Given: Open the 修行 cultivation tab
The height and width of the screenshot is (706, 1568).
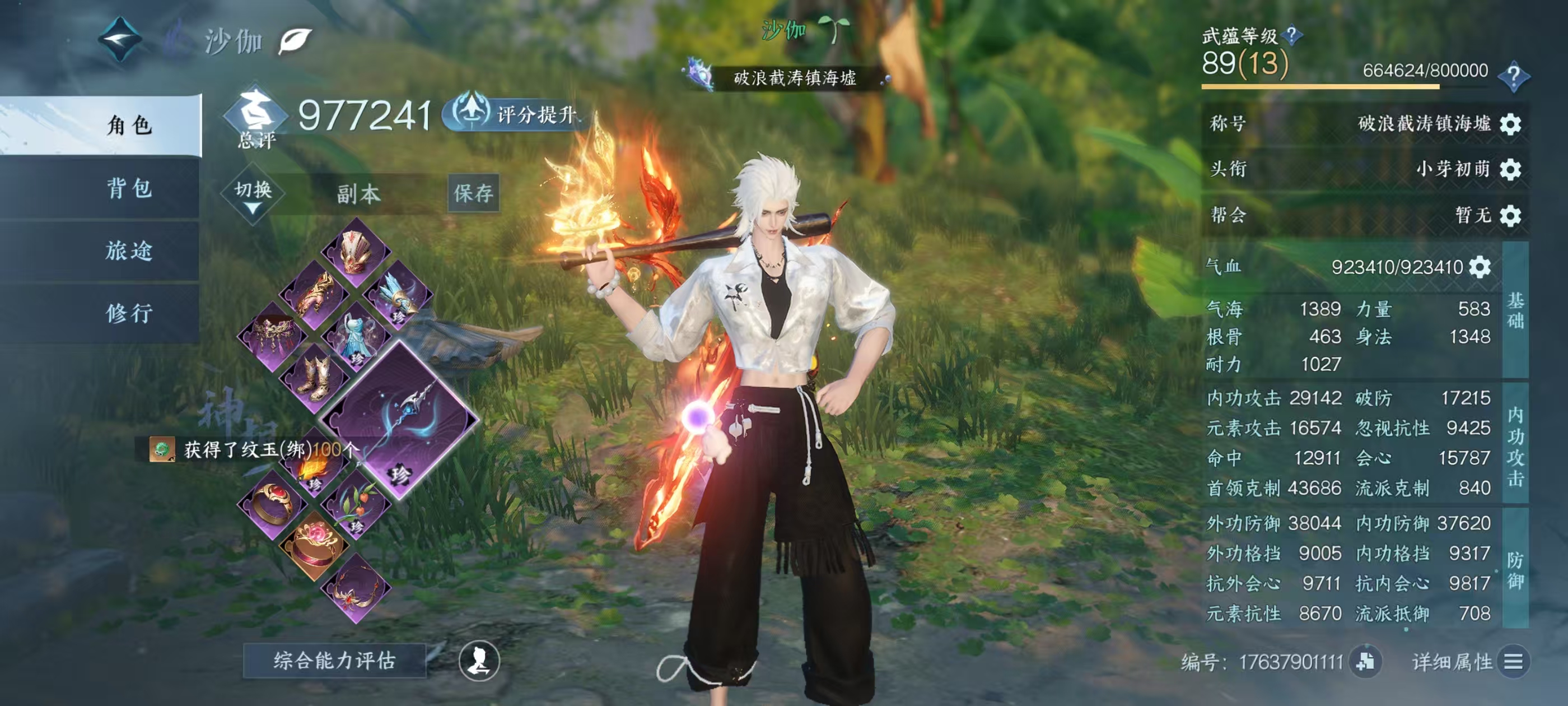Looking at the screenshot, I should pos(129,313).
